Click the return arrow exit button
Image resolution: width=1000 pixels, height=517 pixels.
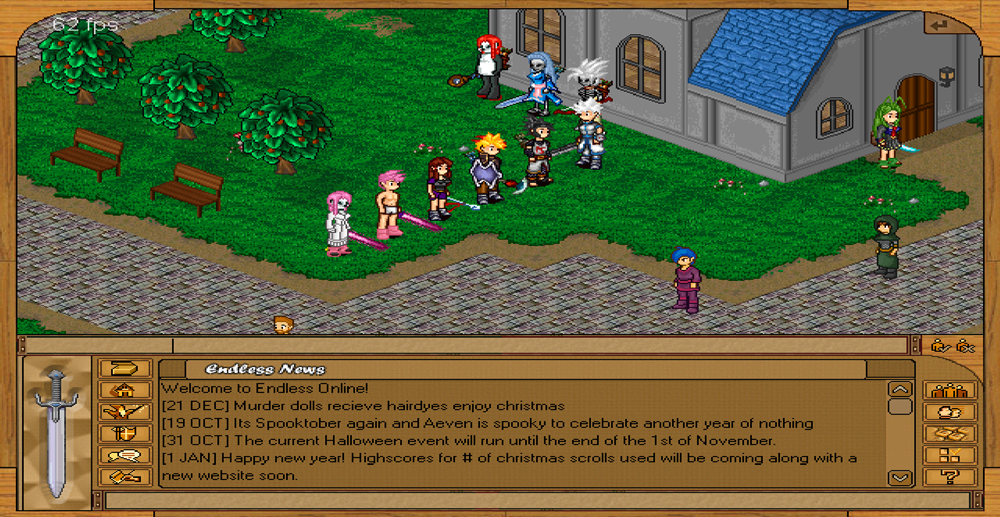[x=938, y=23]
